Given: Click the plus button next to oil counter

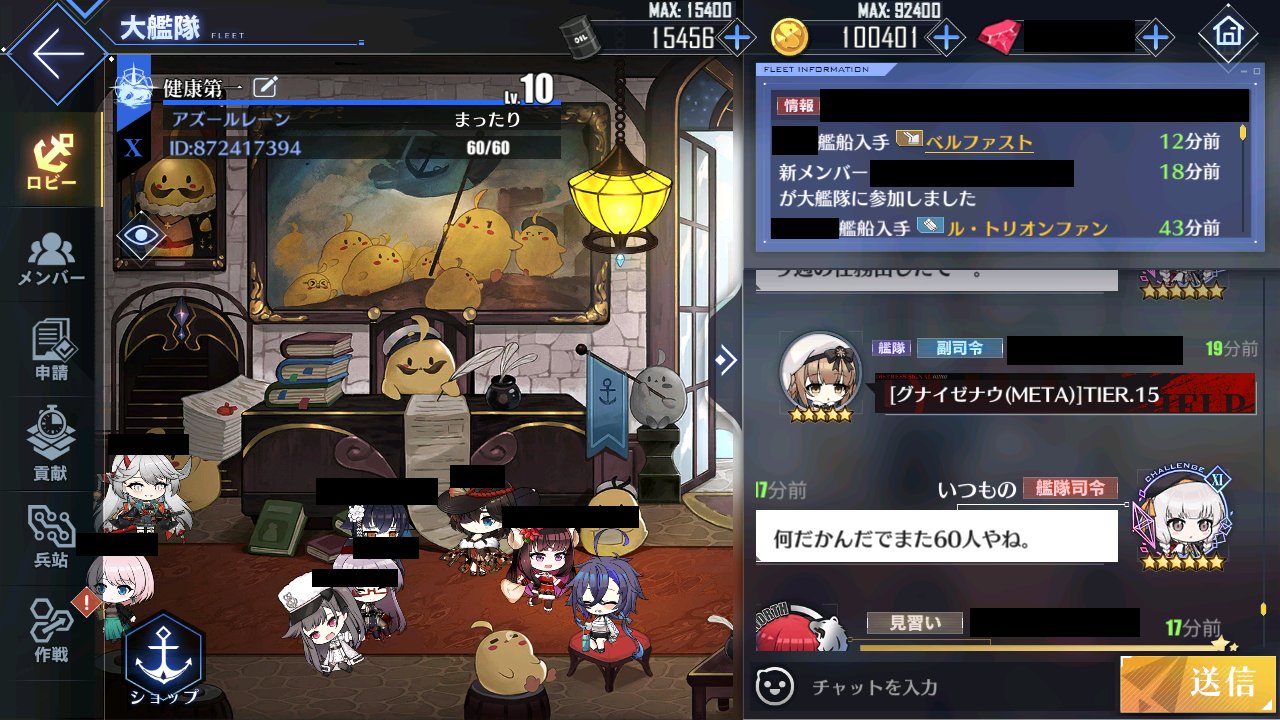Looking at the screenshot, I should [737, 37].
